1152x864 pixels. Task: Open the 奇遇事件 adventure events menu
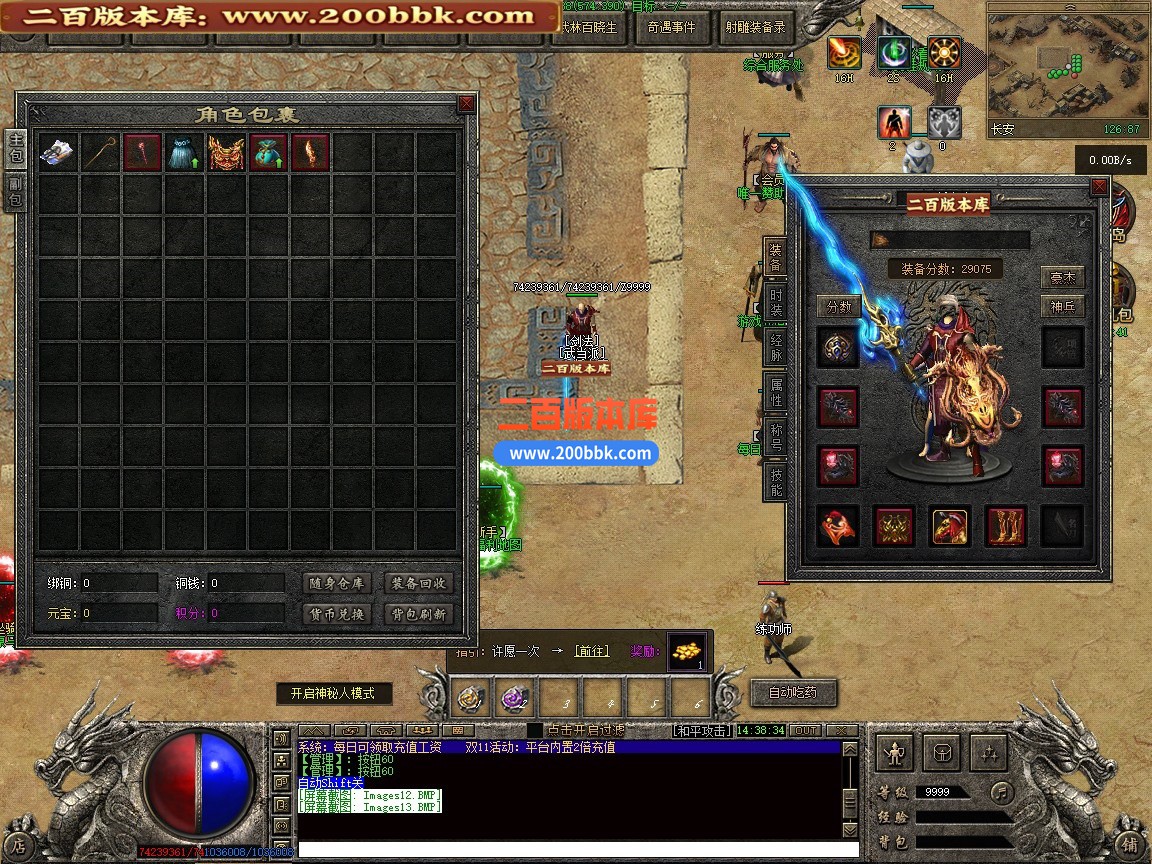(671, 28)
